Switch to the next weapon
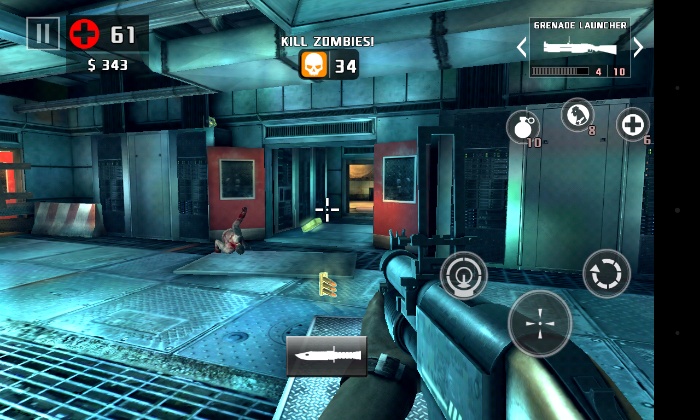 coord(638,47)
